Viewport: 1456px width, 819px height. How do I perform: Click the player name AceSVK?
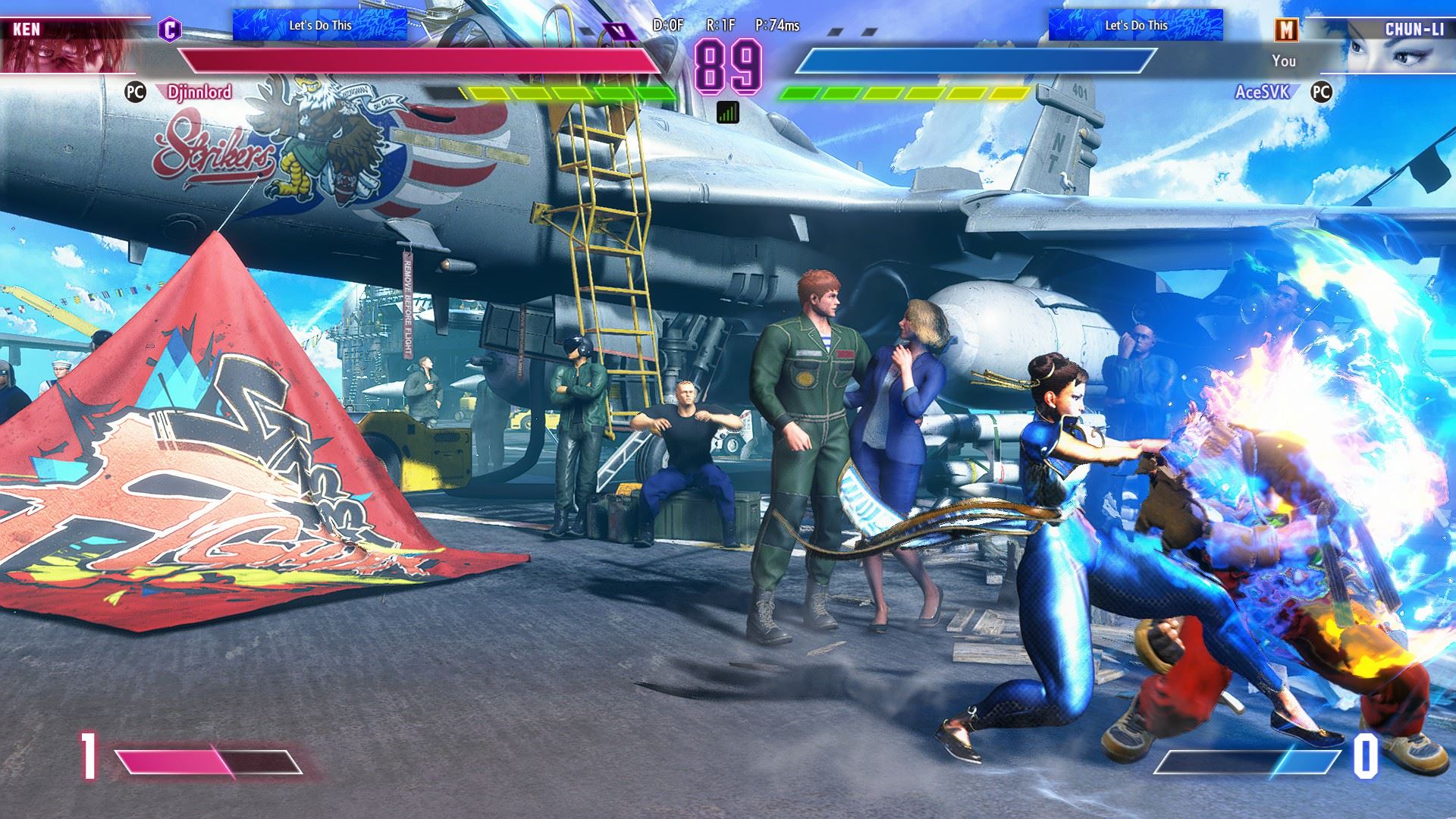pos(1262,93)
